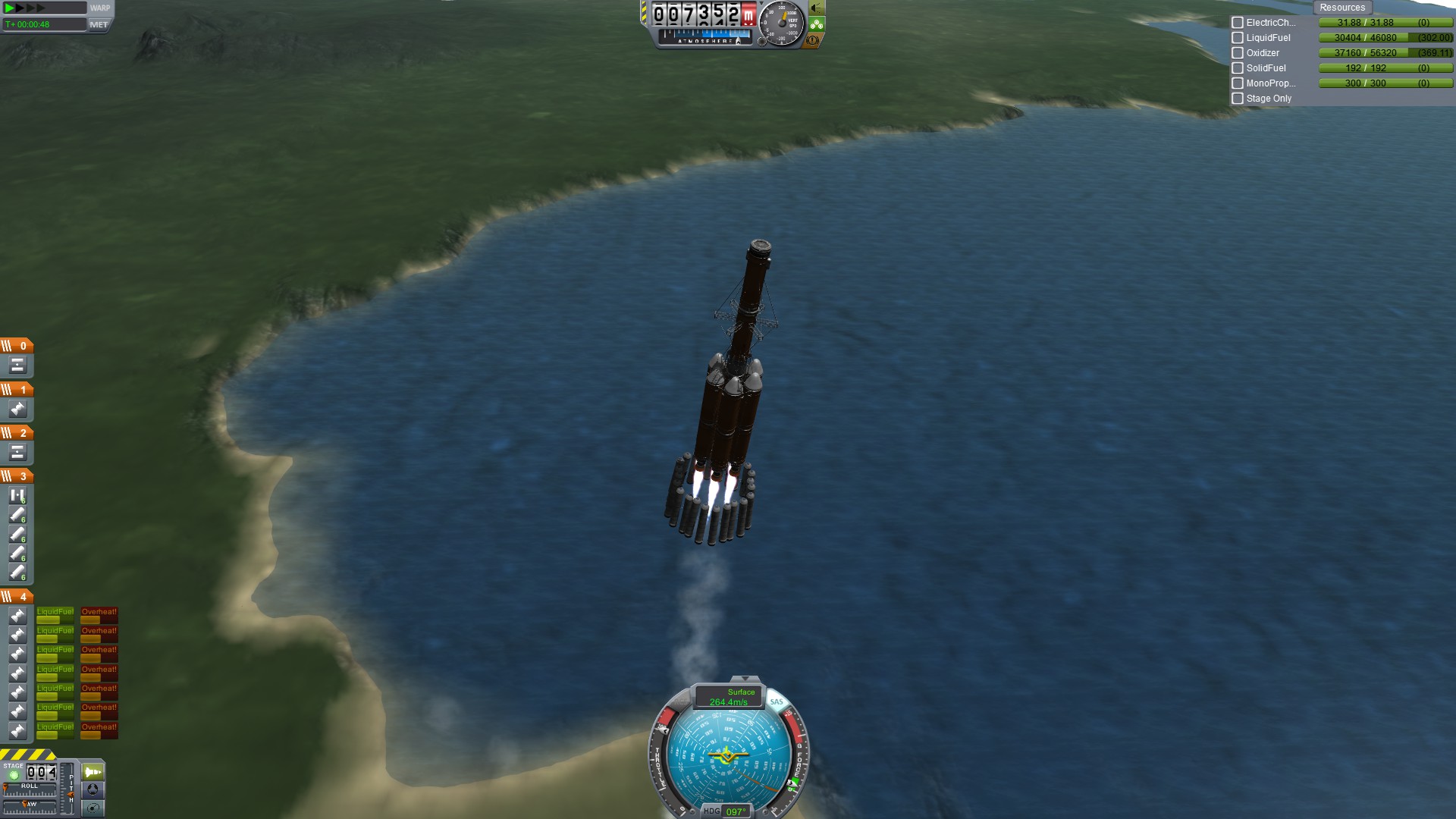The width and height of the screenshot is (1456, 819).
Task: Toggle the lights button by the altimeter
Action: [816, 8]
